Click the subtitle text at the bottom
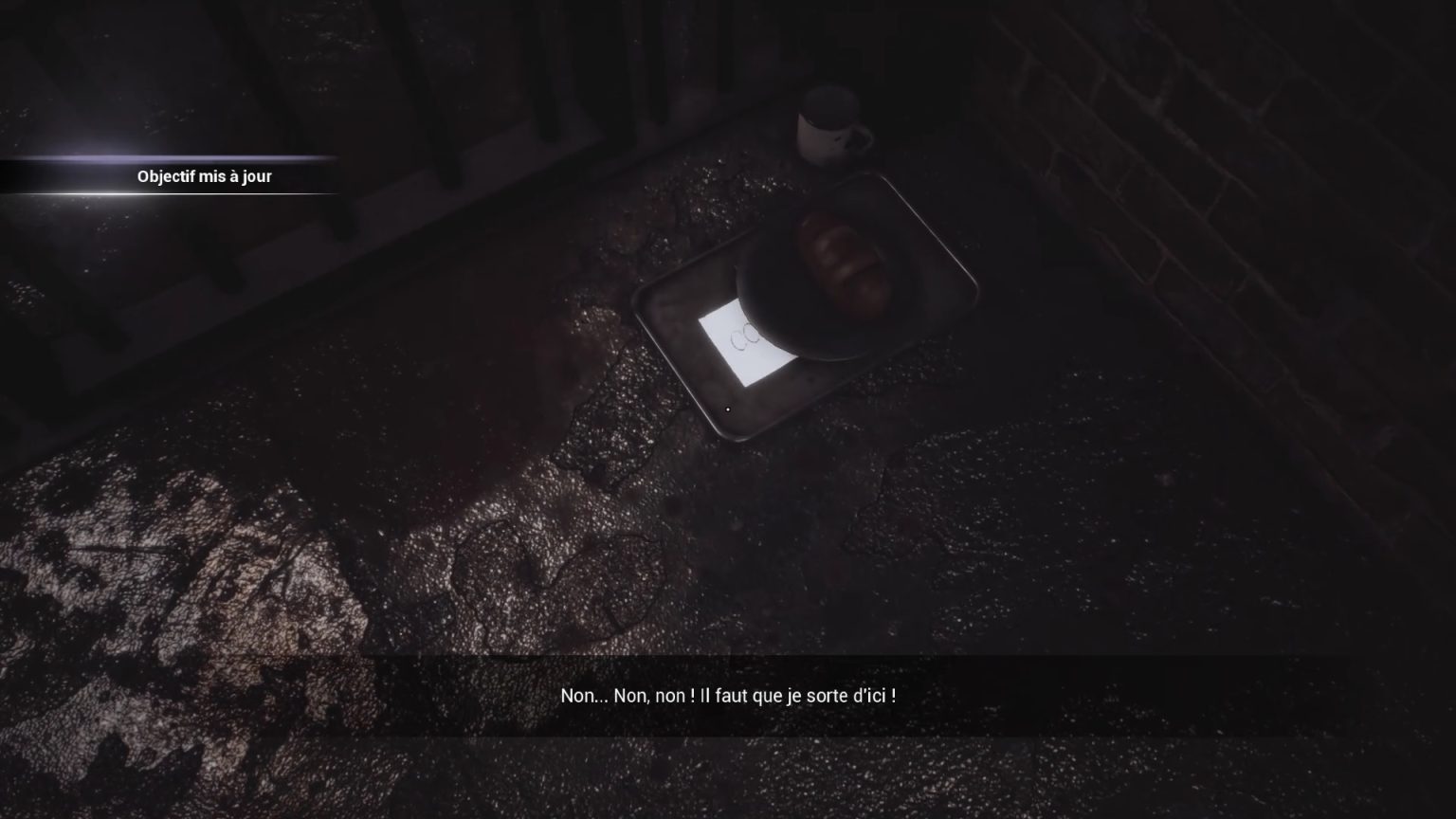 point(728,693)
